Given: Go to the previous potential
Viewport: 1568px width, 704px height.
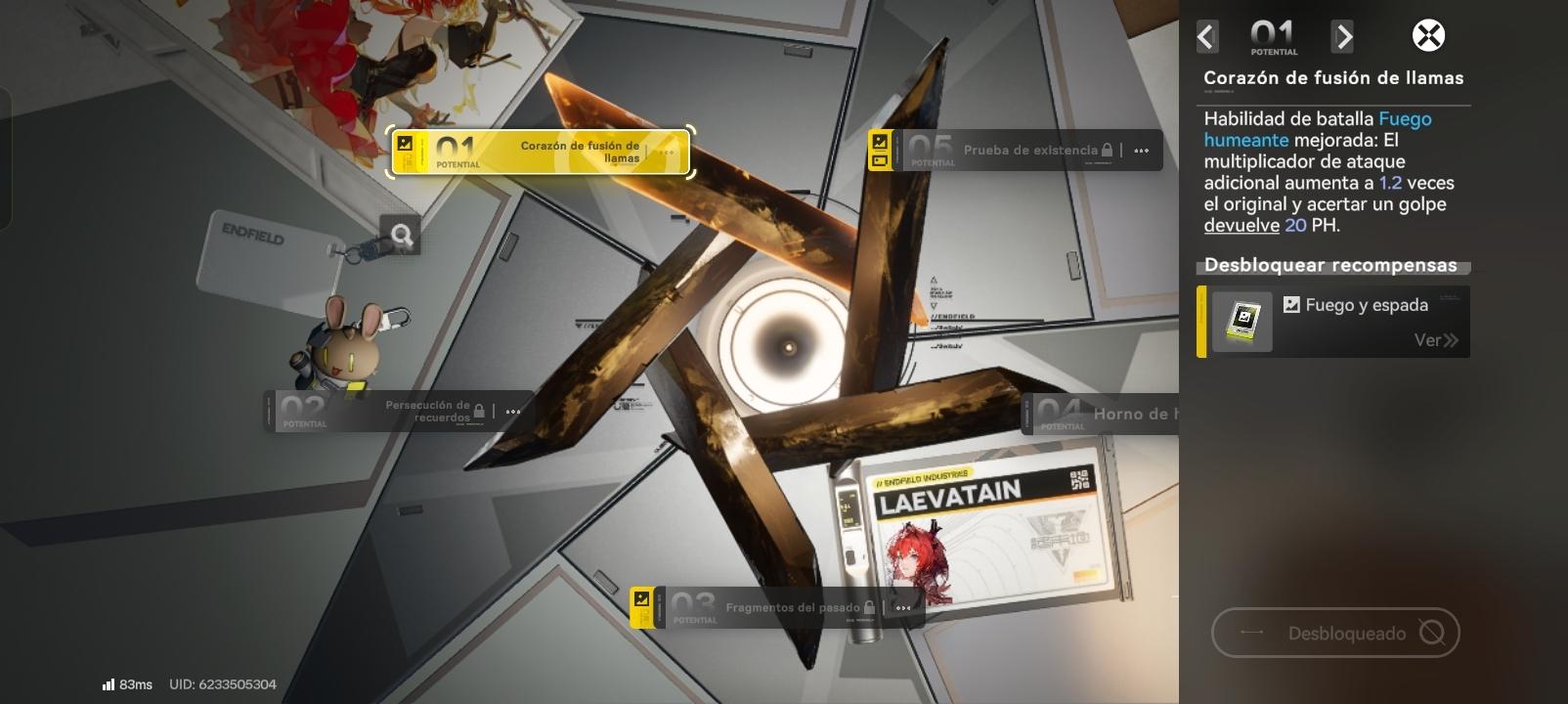Looking at the screenshot, I should (1207, 37).
